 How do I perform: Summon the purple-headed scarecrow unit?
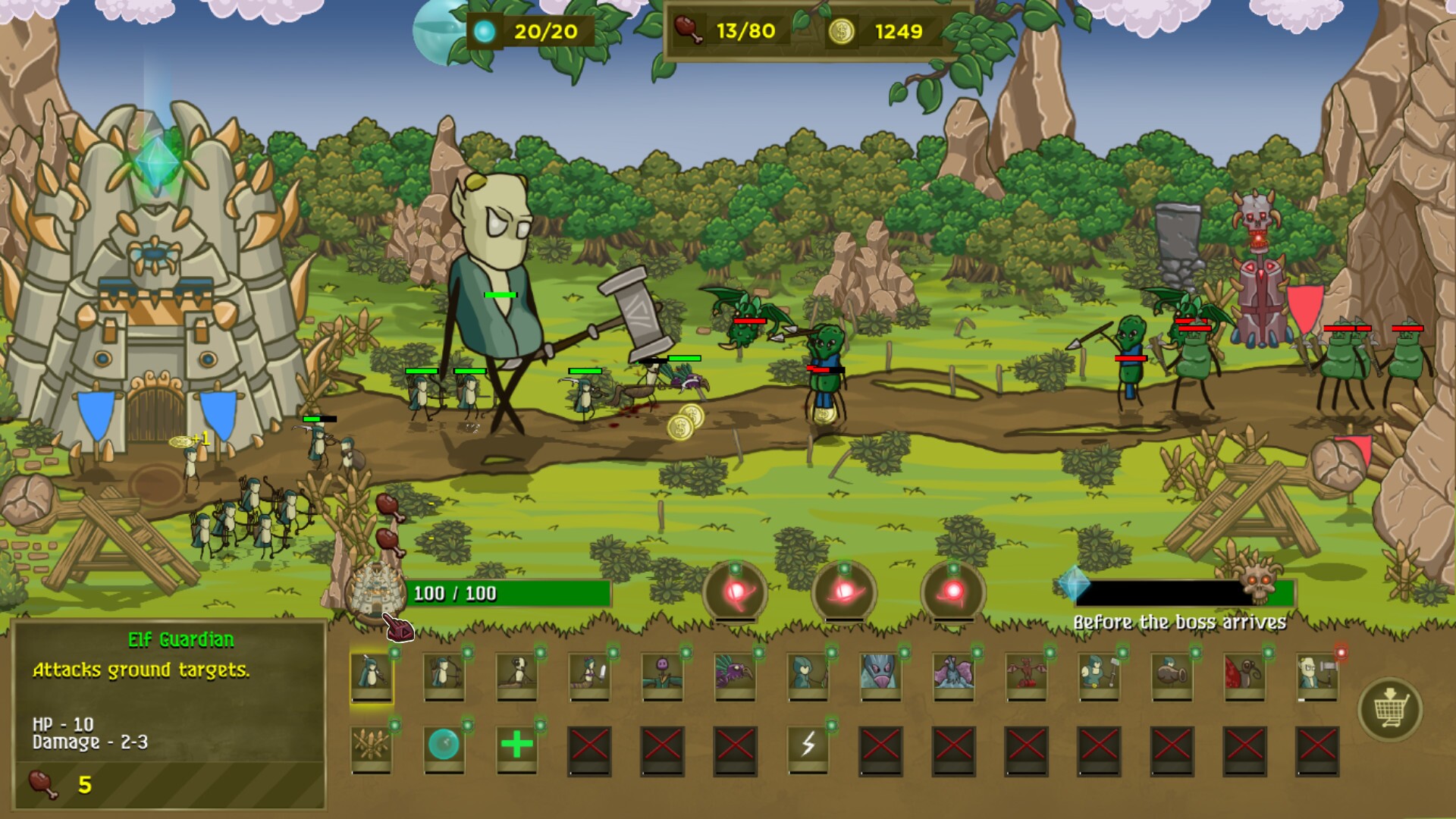point(662,674)
